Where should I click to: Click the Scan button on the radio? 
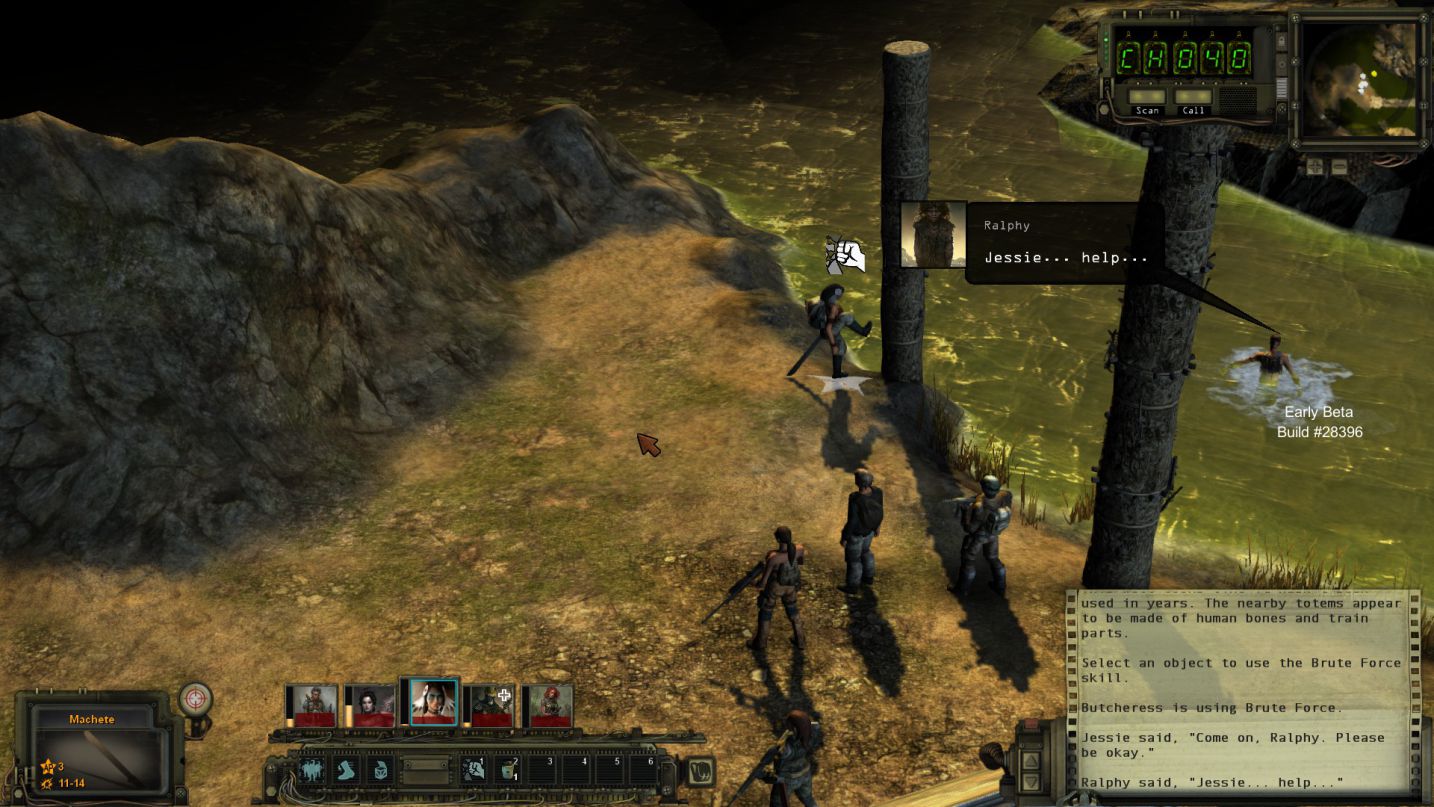[1147, 101]
